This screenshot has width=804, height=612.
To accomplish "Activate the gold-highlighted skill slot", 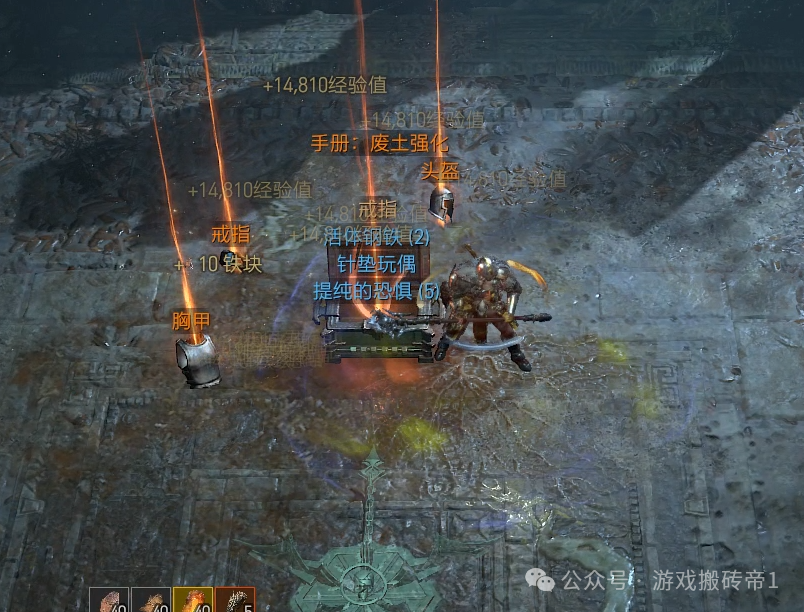I will coord(192,600).
